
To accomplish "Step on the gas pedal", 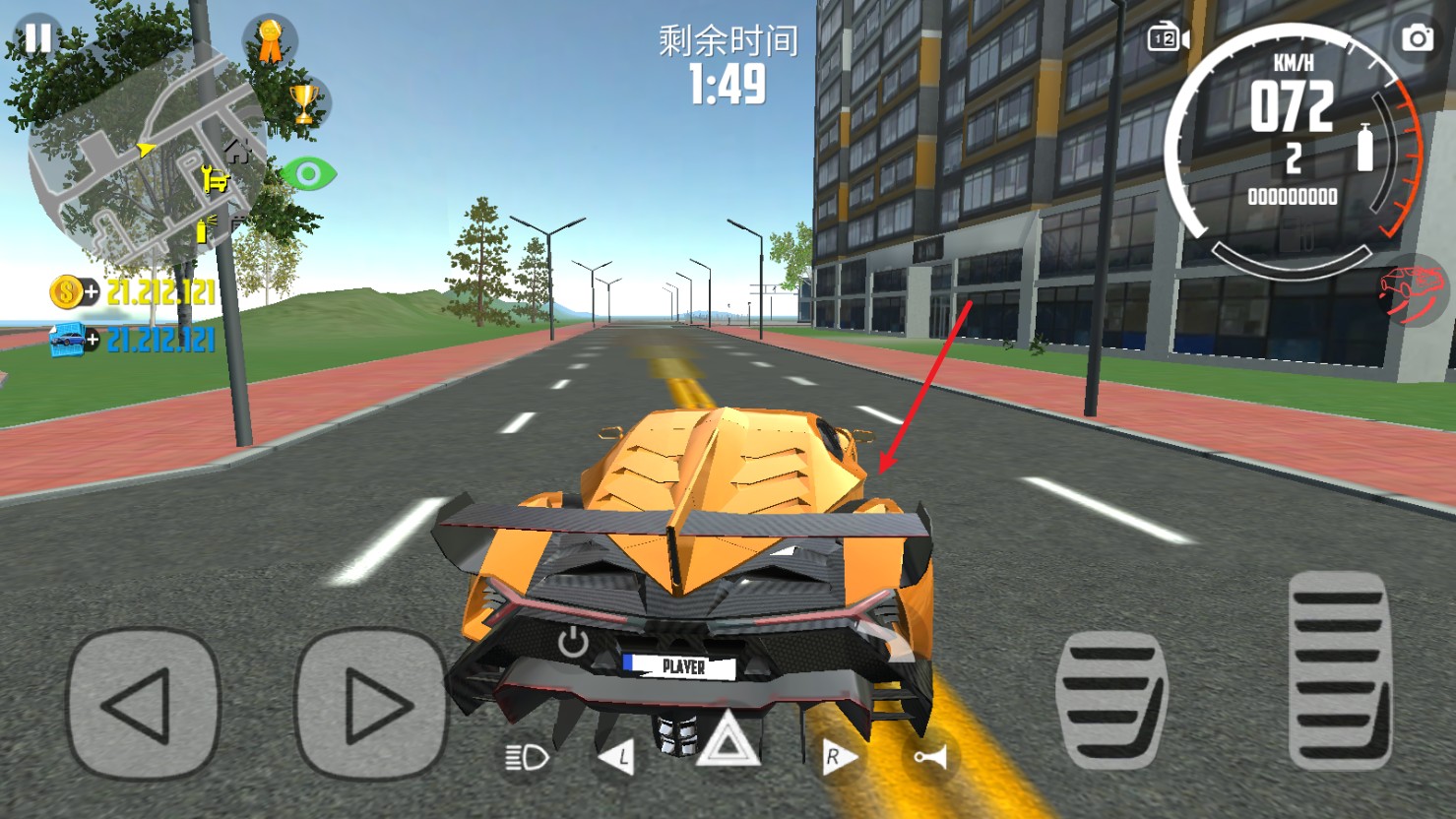I will coord(1339,669).
